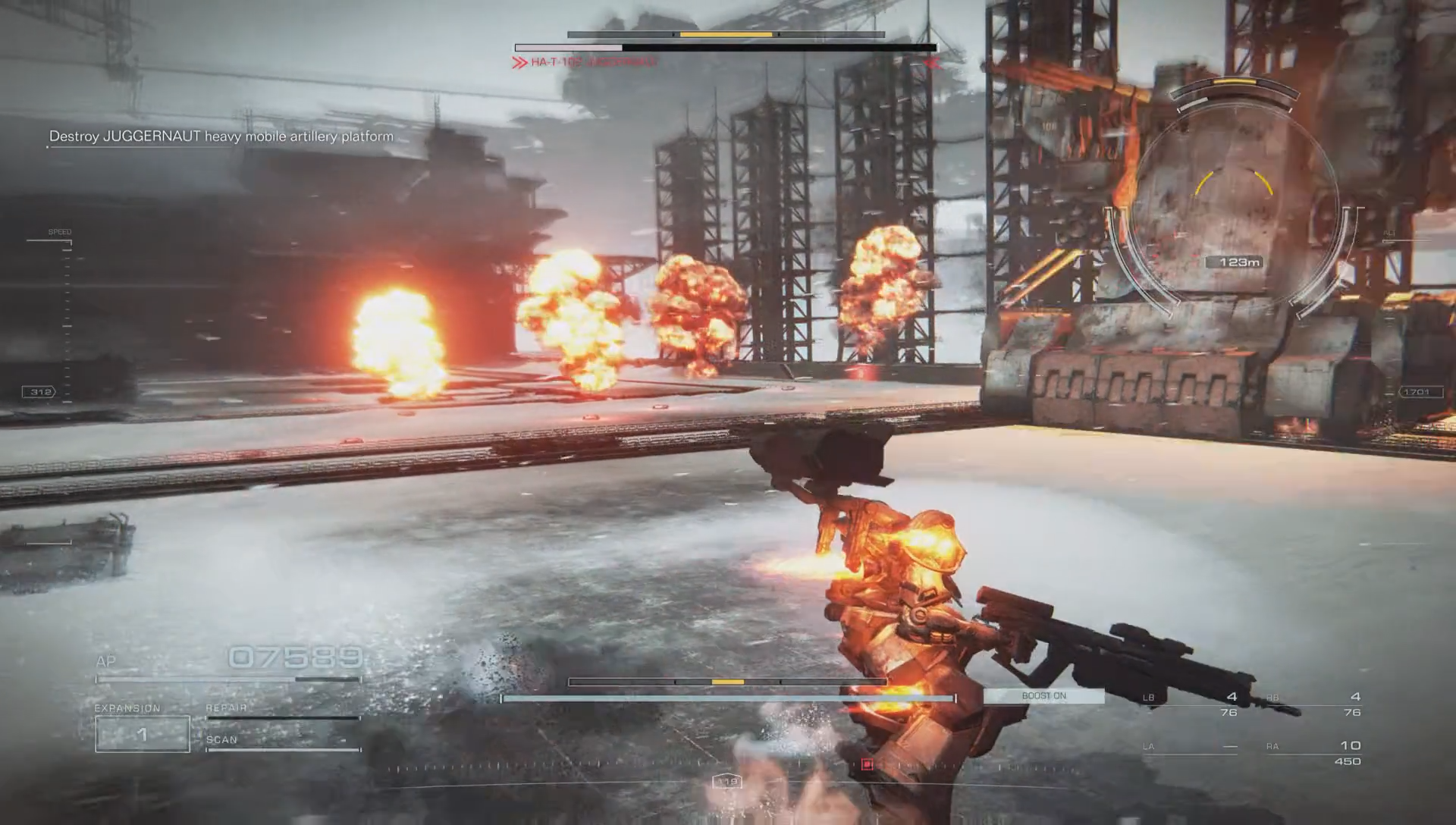Click the EXPANSION slot showing 1

tap(141, 732)
